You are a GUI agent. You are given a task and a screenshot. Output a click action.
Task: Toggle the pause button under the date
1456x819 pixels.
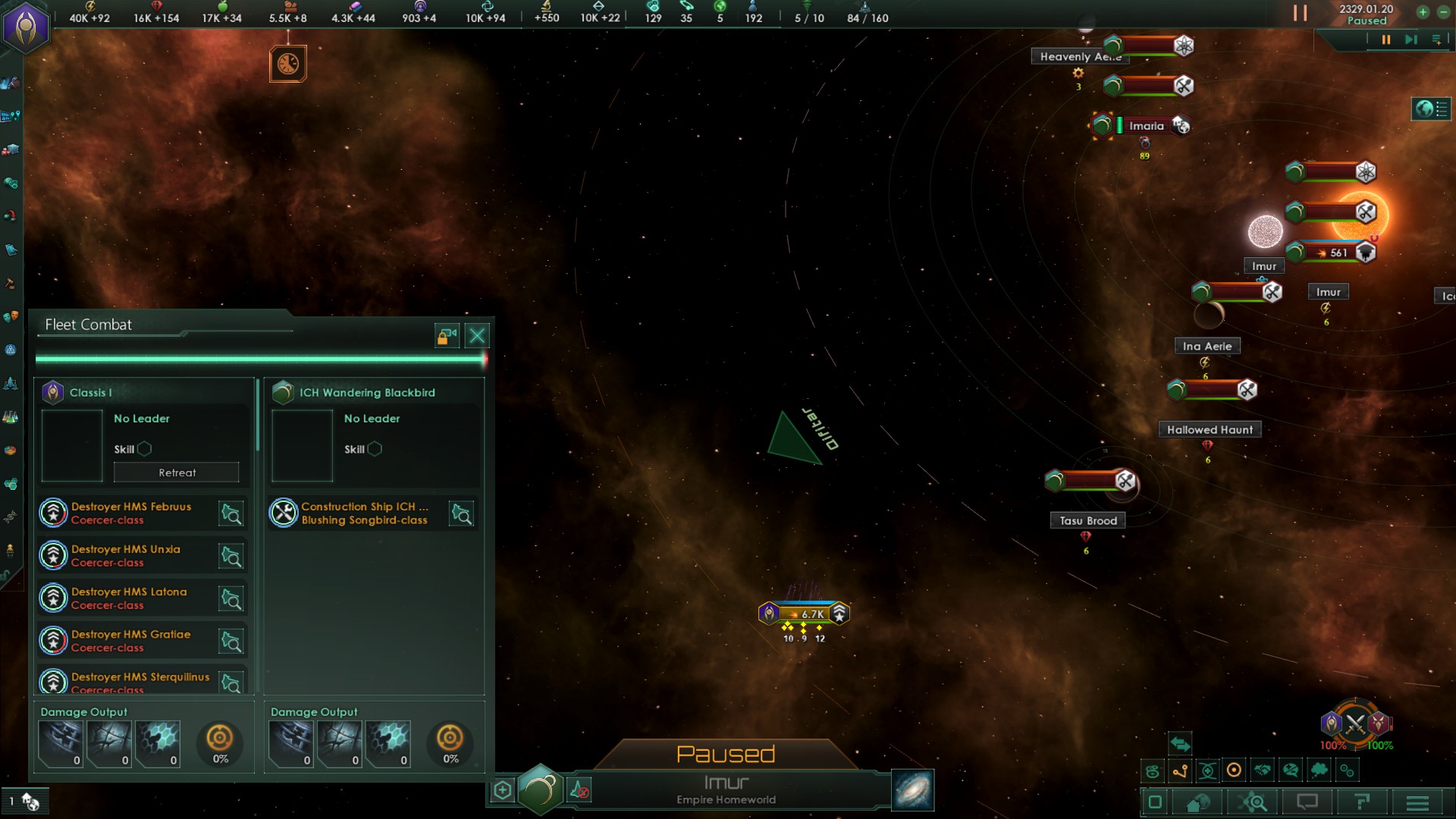coord(1385,39)
